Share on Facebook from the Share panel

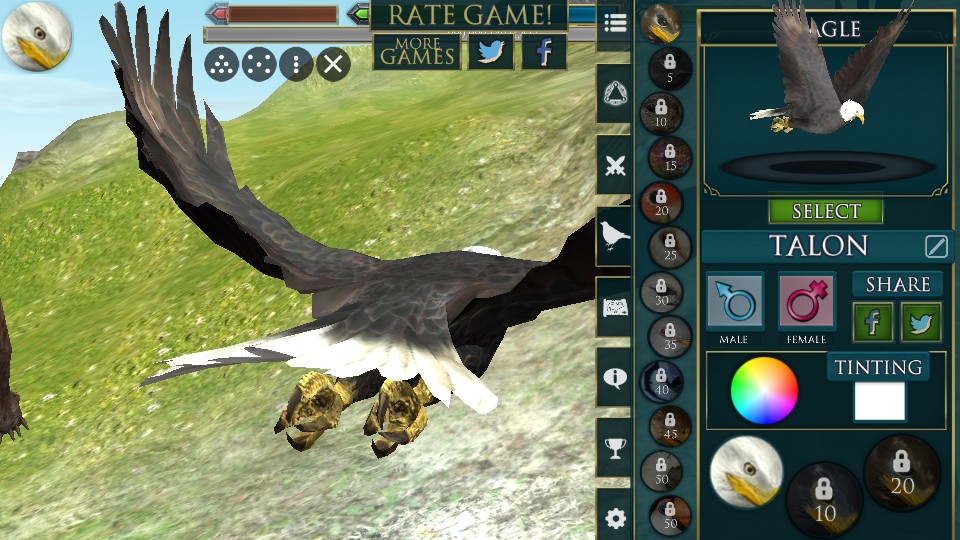[872, 322]
